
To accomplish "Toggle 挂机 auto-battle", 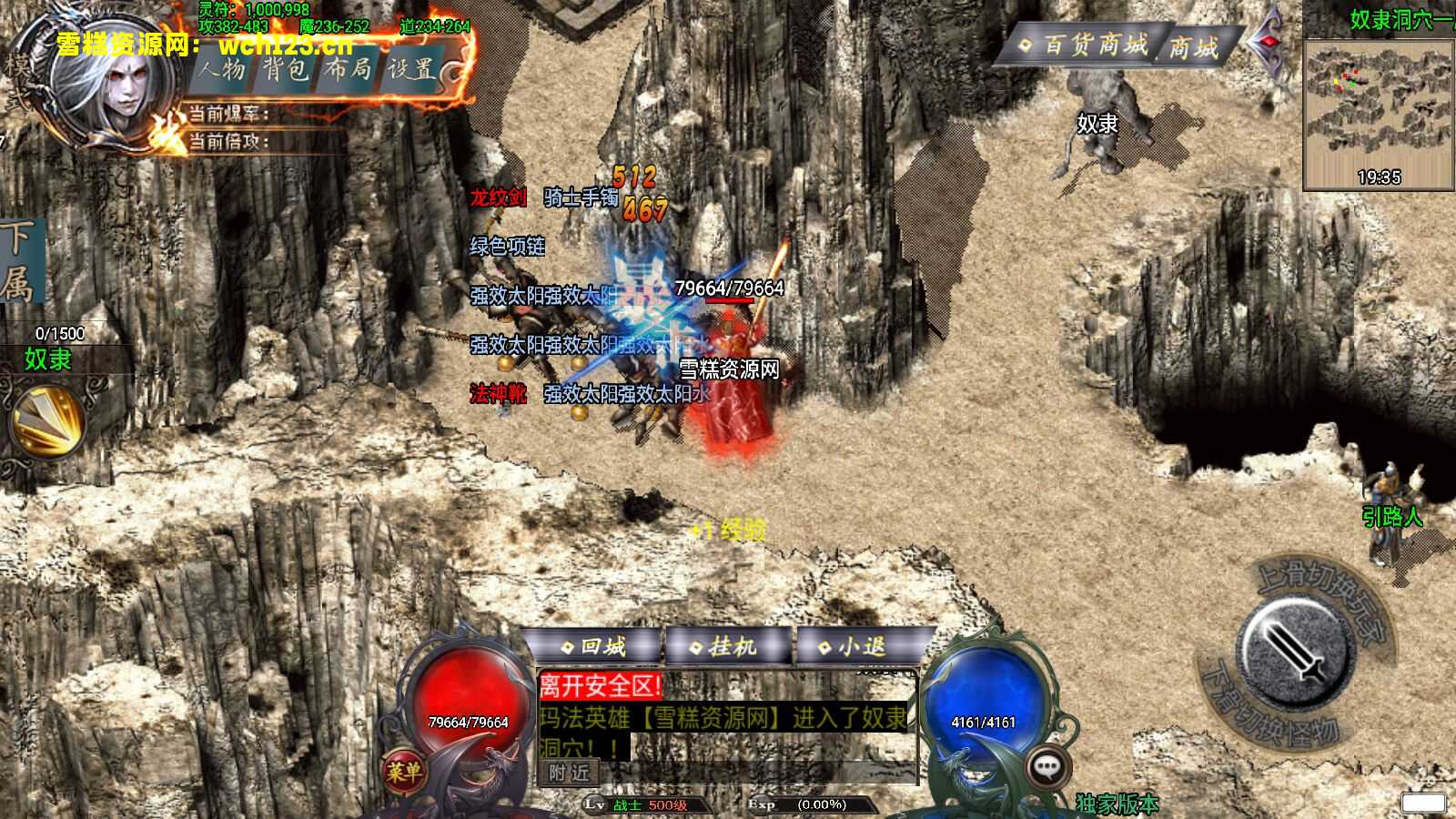I will [724, 647].
